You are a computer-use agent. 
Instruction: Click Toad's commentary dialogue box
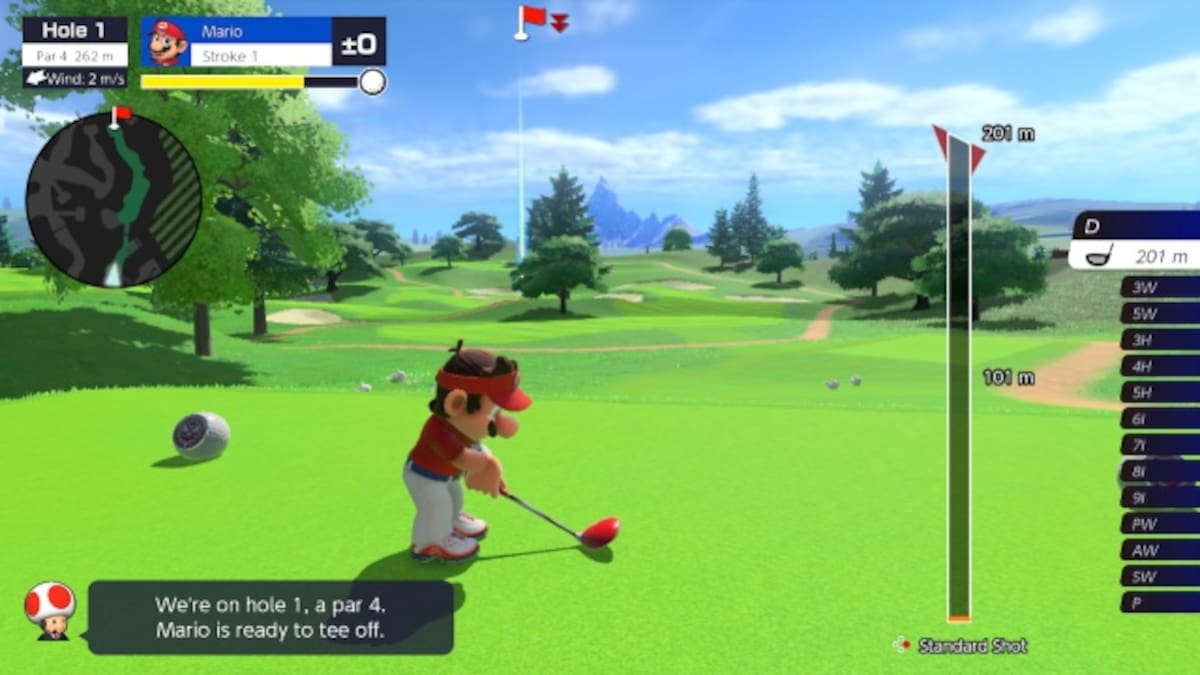pos(270,617)
